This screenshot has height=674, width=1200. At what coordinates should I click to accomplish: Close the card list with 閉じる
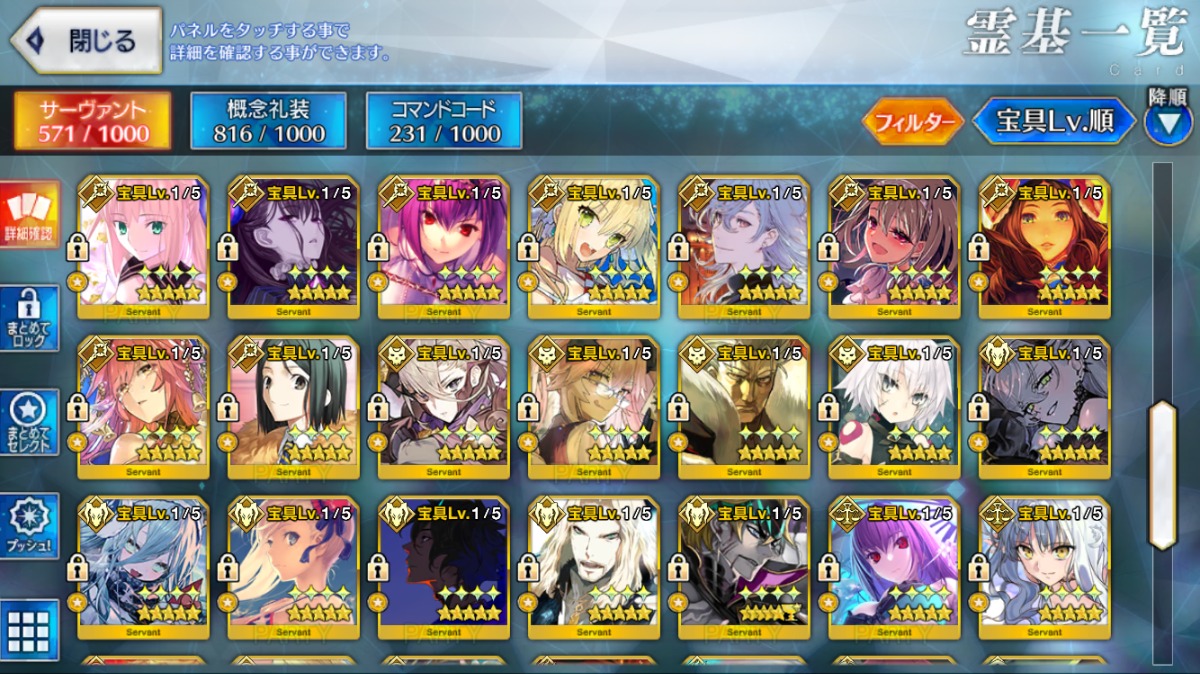pyautogui.click(x=86, y=41)
